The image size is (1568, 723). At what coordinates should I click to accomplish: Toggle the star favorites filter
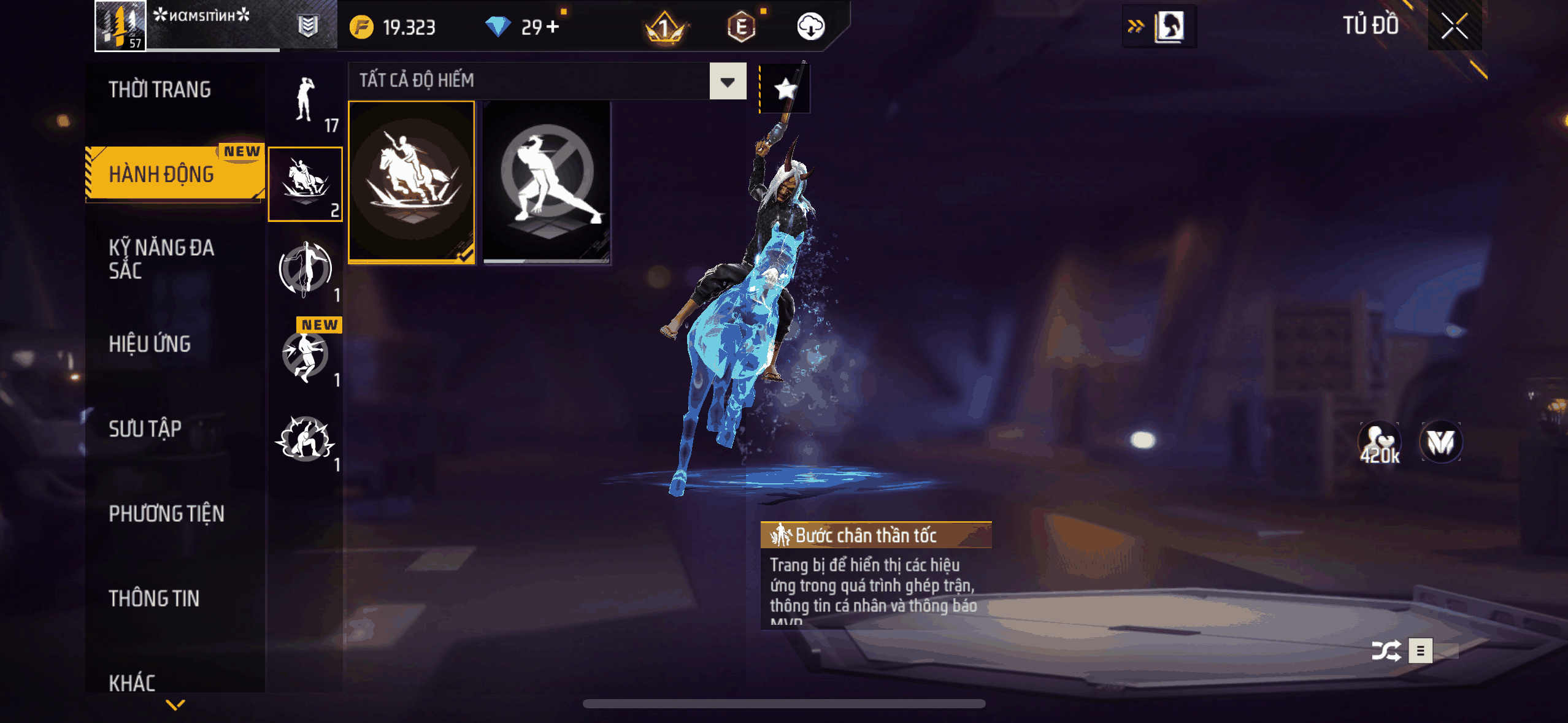(785, 90)
